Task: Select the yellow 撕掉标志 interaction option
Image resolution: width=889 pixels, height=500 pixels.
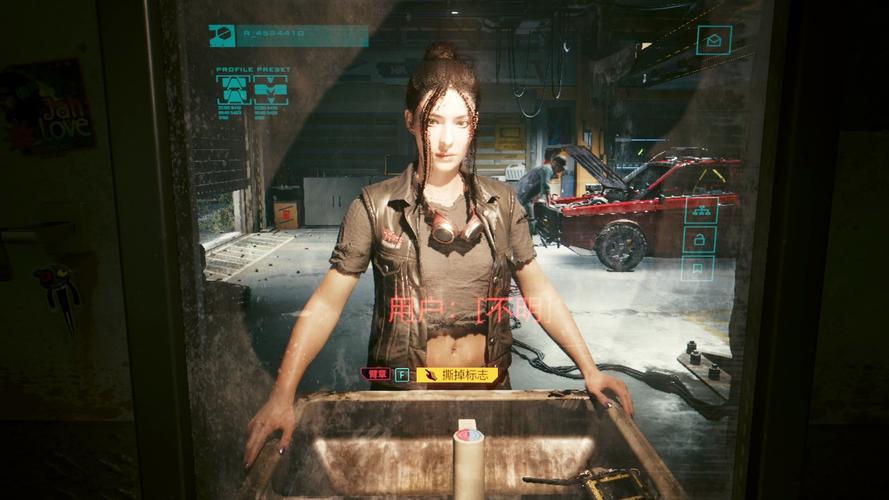Action: pyautogui.click(x=457, y=375)
